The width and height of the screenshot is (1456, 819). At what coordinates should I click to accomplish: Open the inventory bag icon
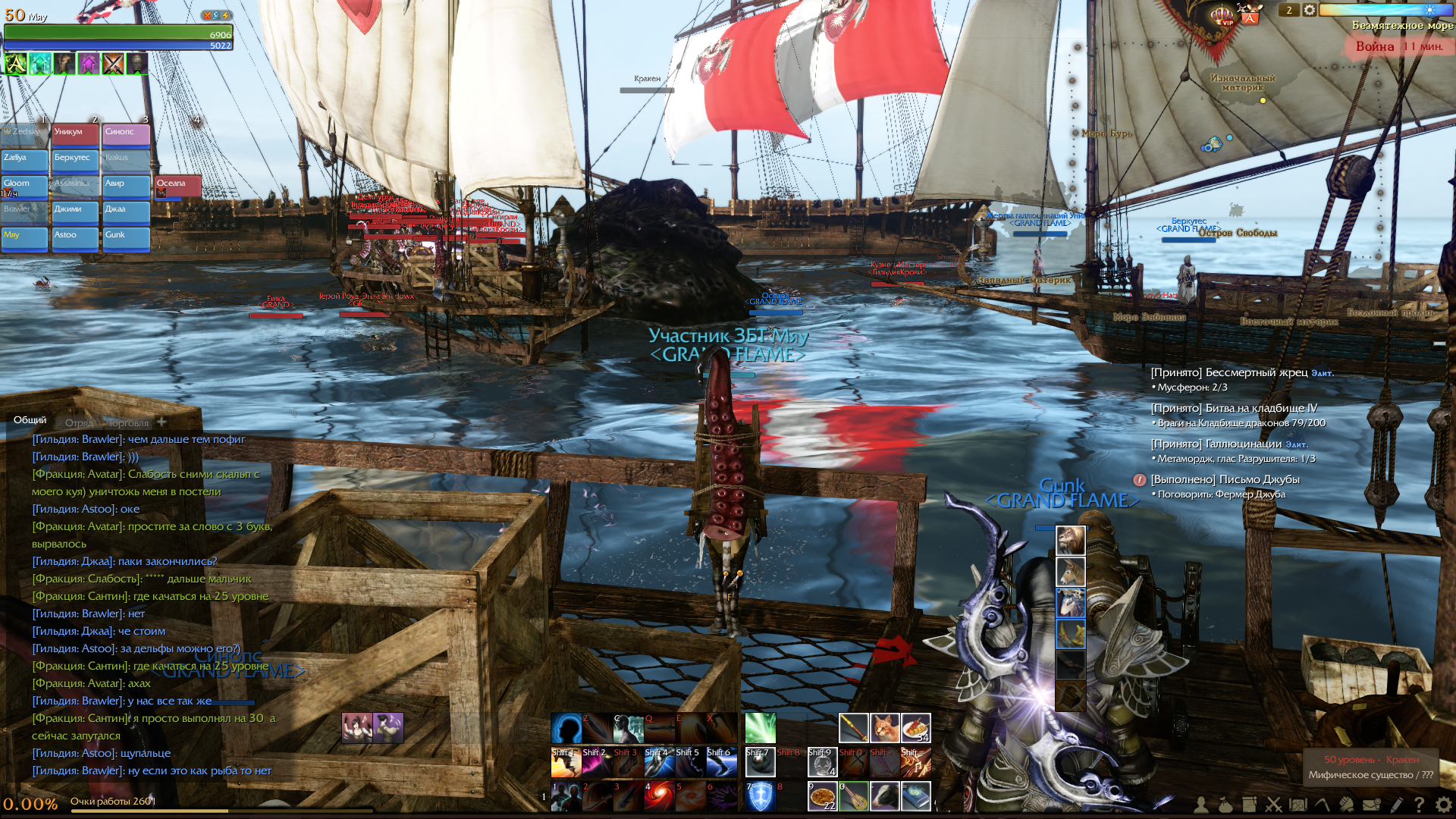pyautogui.click(x=1225, y=805)
